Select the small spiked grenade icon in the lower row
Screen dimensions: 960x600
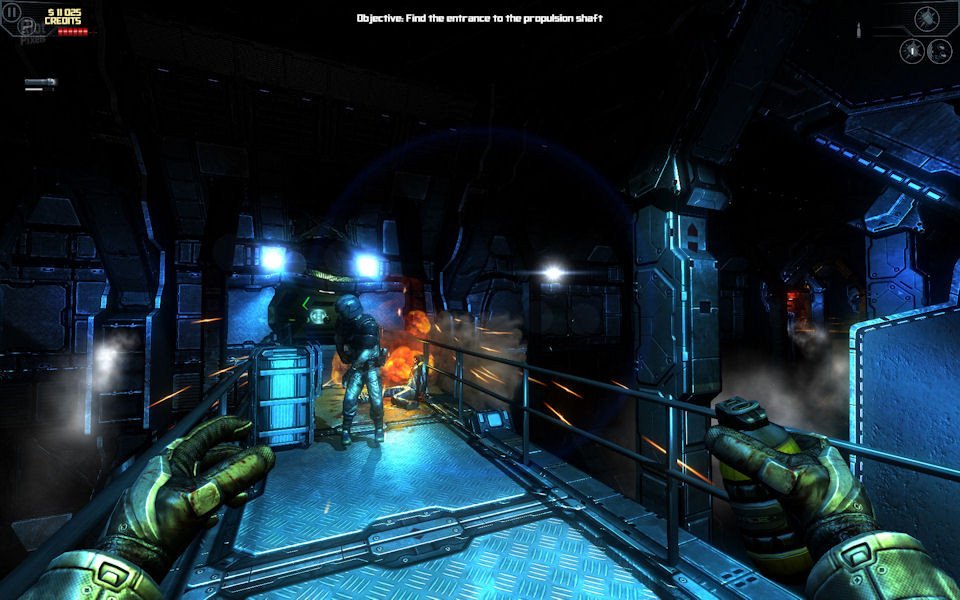912,51
